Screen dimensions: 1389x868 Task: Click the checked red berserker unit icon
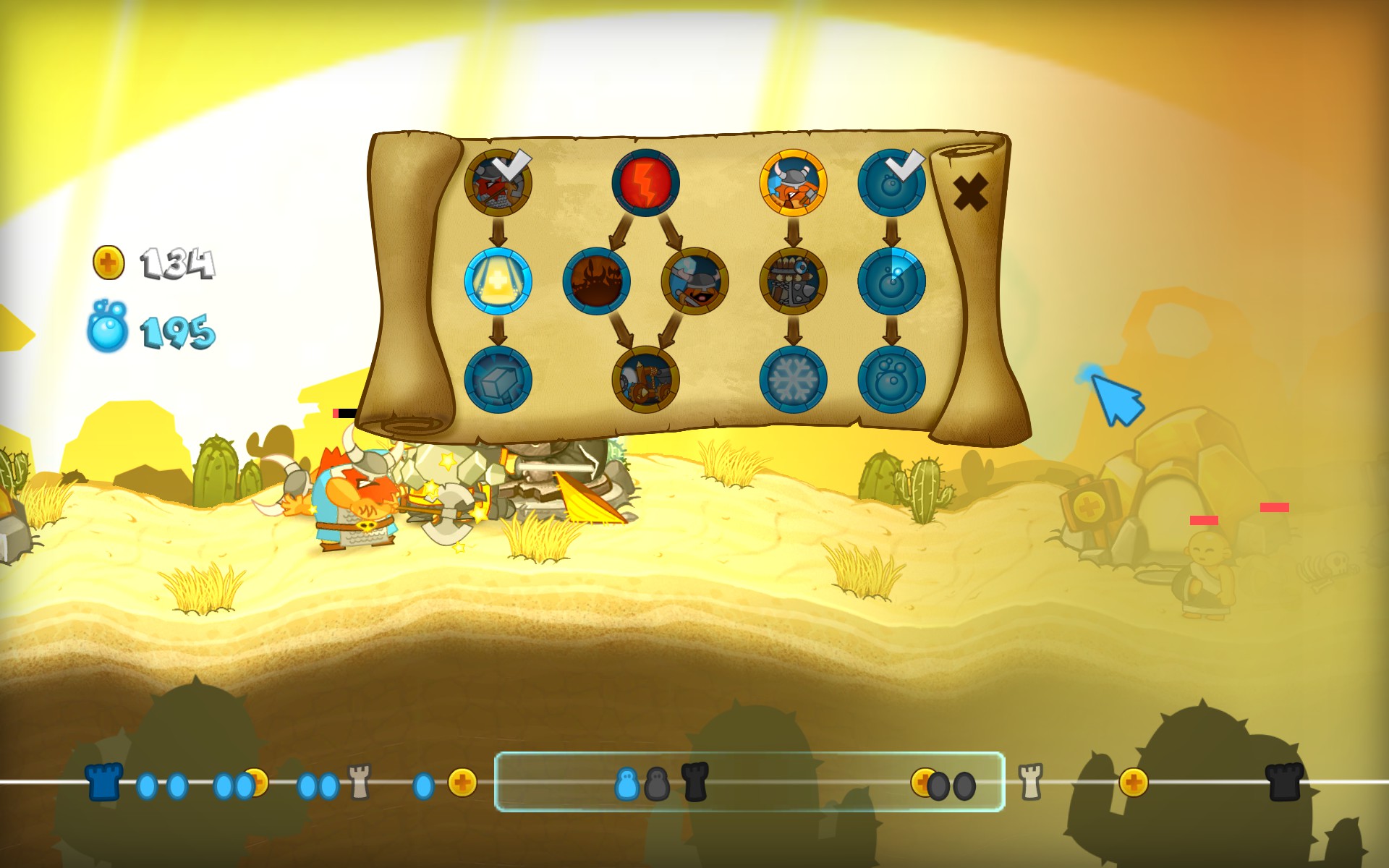[498, 182]
